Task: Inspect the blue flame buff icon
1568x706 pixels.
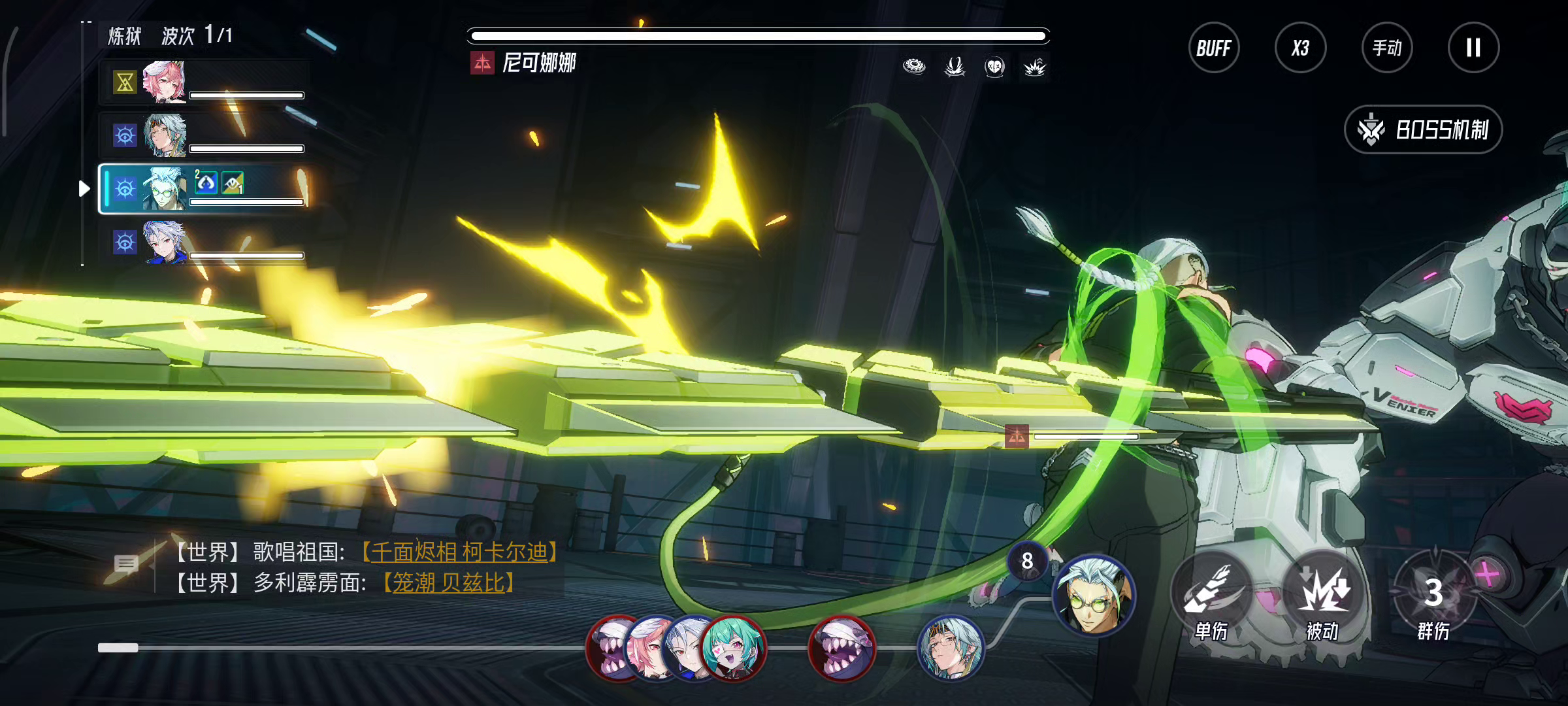Action: 206,182
